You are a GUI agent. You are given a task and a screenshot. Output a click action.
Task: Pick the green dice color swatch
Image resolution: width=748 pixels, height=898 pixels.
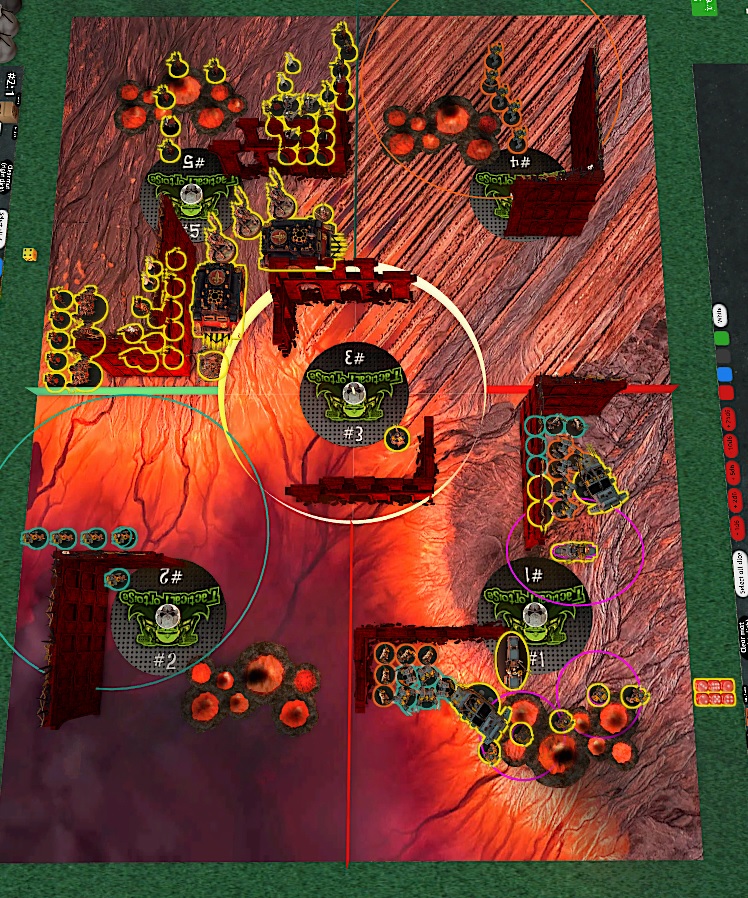(x=722, y=338)
